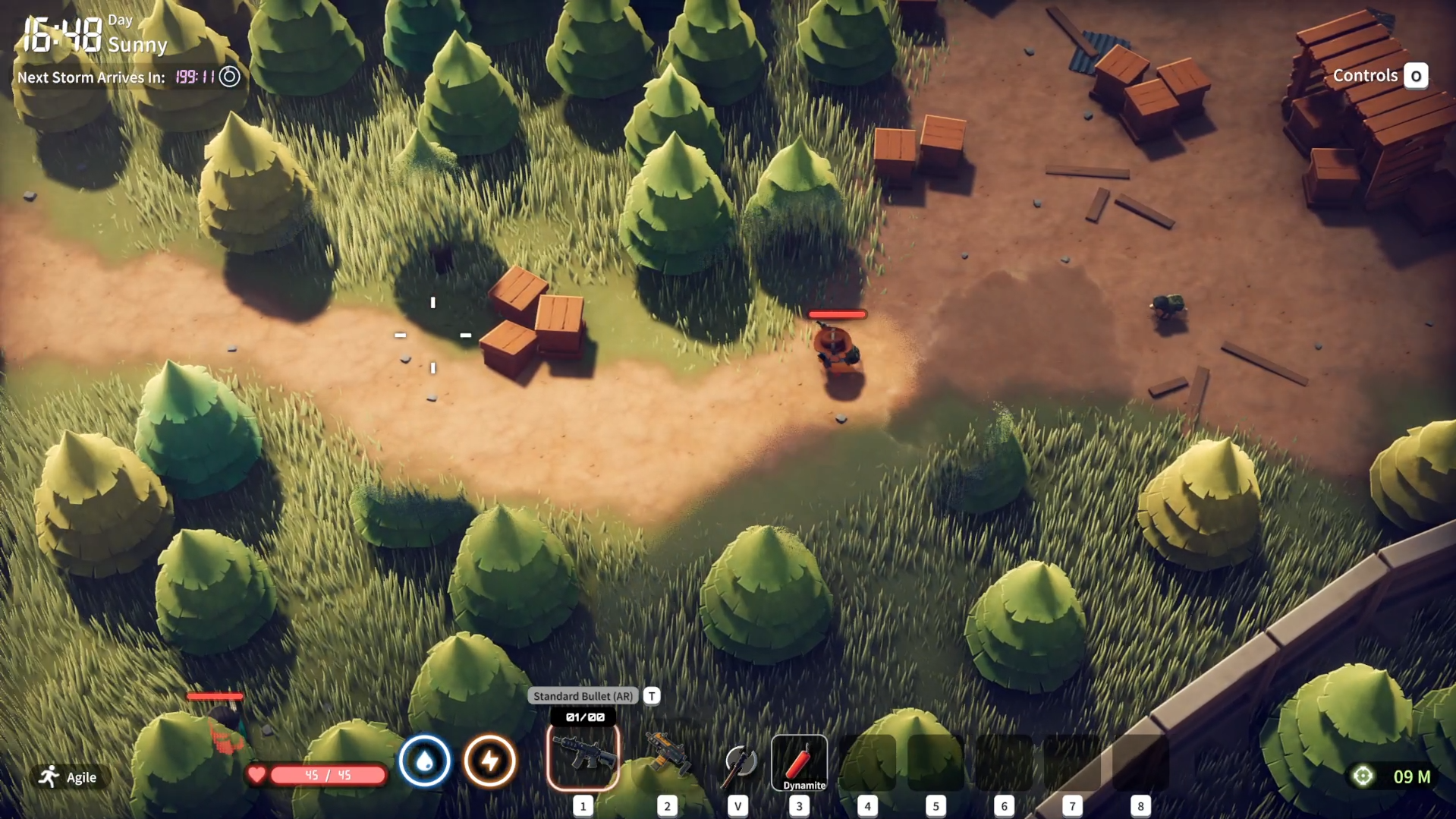This screenshot has width=1456, height=819.
Task: Click the circular storm timer icon
Action: 229,77
